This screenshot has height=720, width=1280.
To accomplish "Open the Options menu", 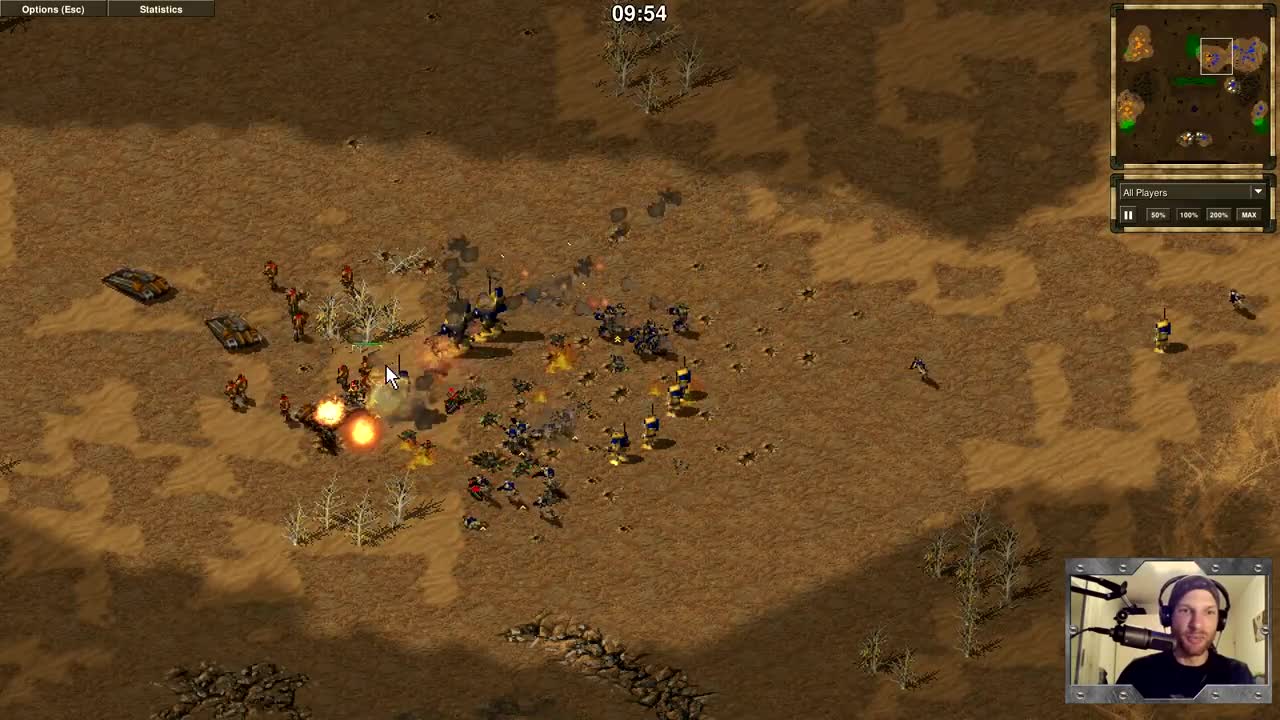I will [x=52, y=9].
